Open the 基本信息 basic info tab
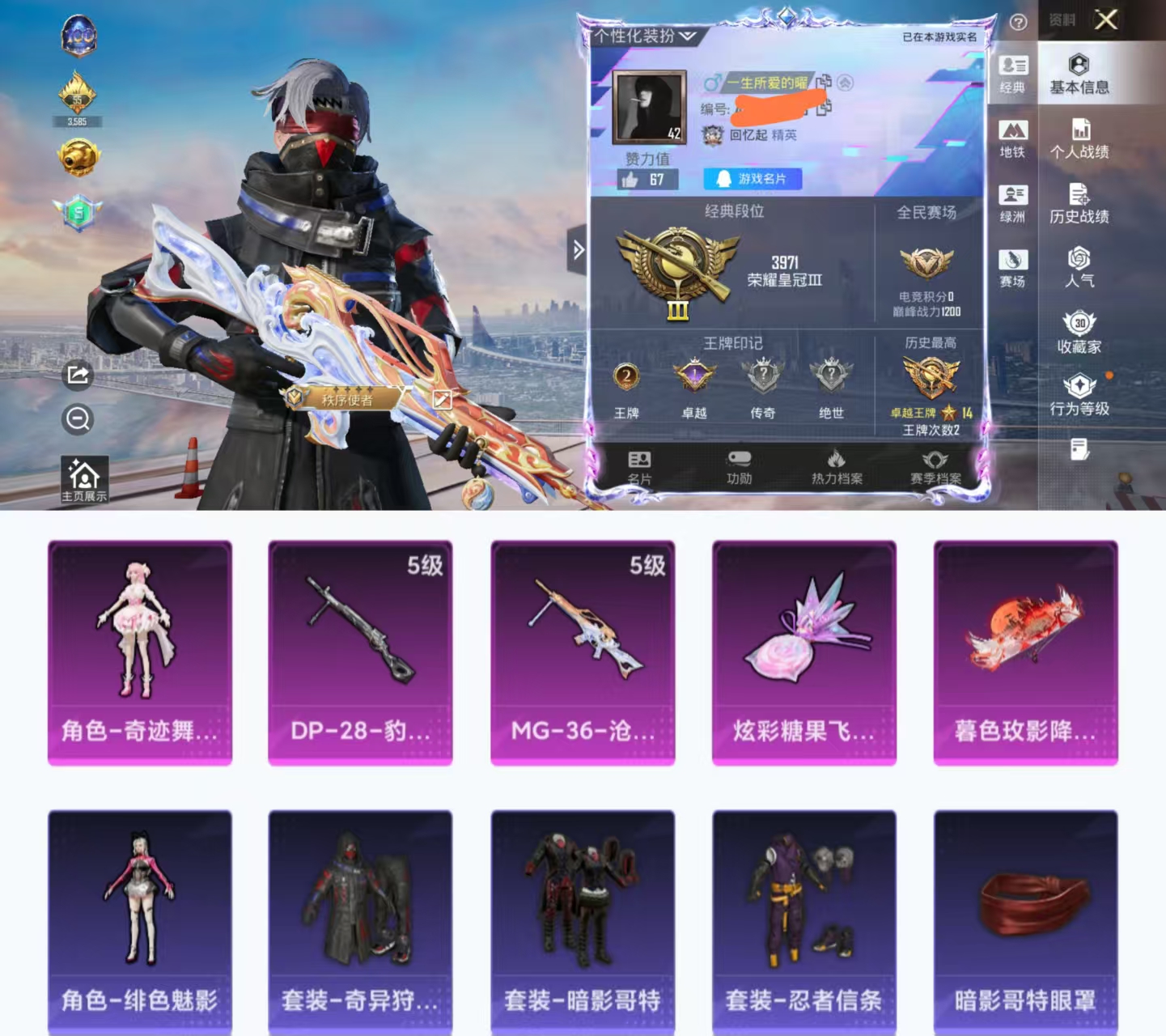The image size is (1166, 1036). tap(1079, 74)
